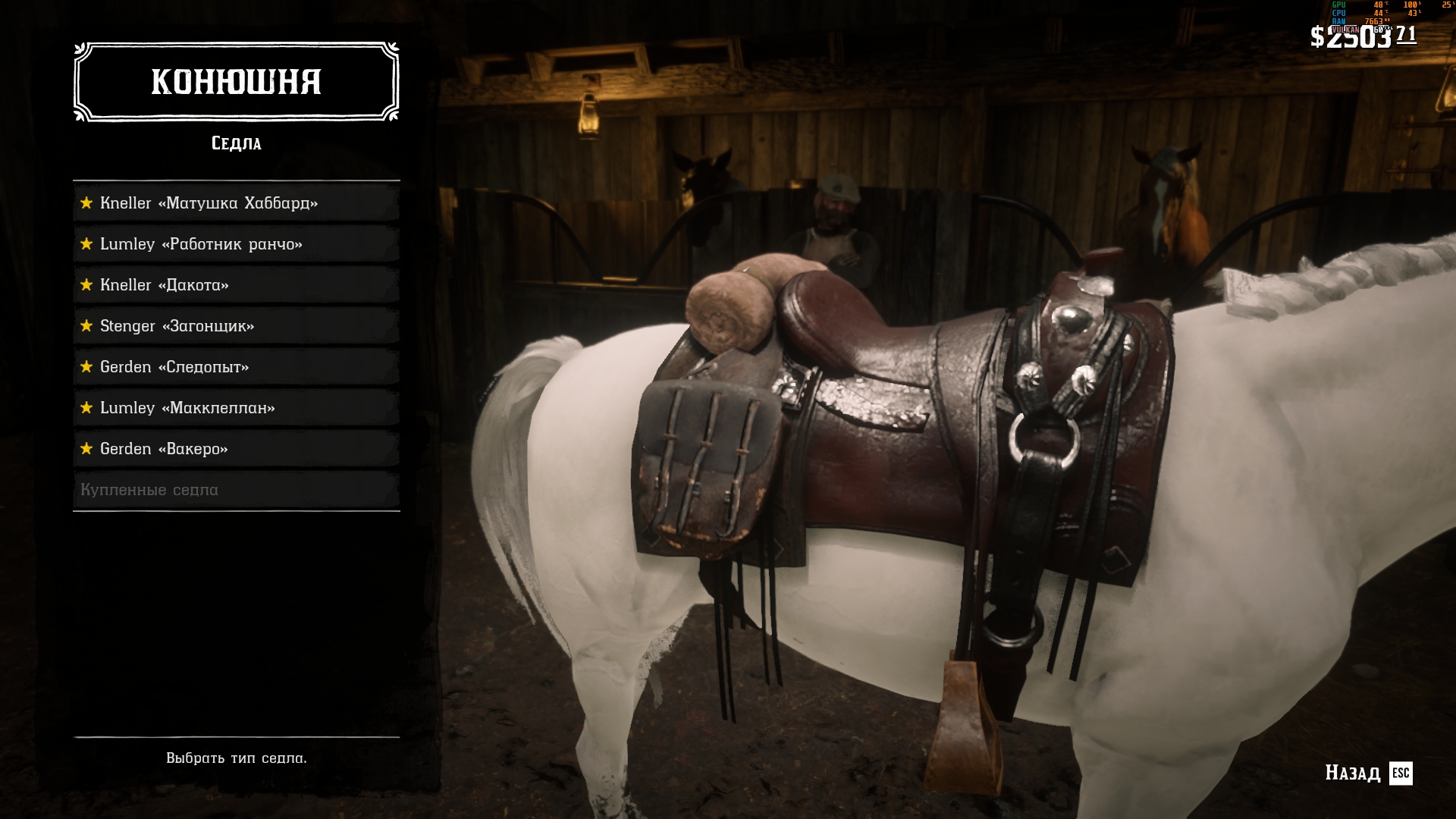Pick the Kneller «Дакота» saddle
Screen dimensions: 1456x819
pos(236,285)
